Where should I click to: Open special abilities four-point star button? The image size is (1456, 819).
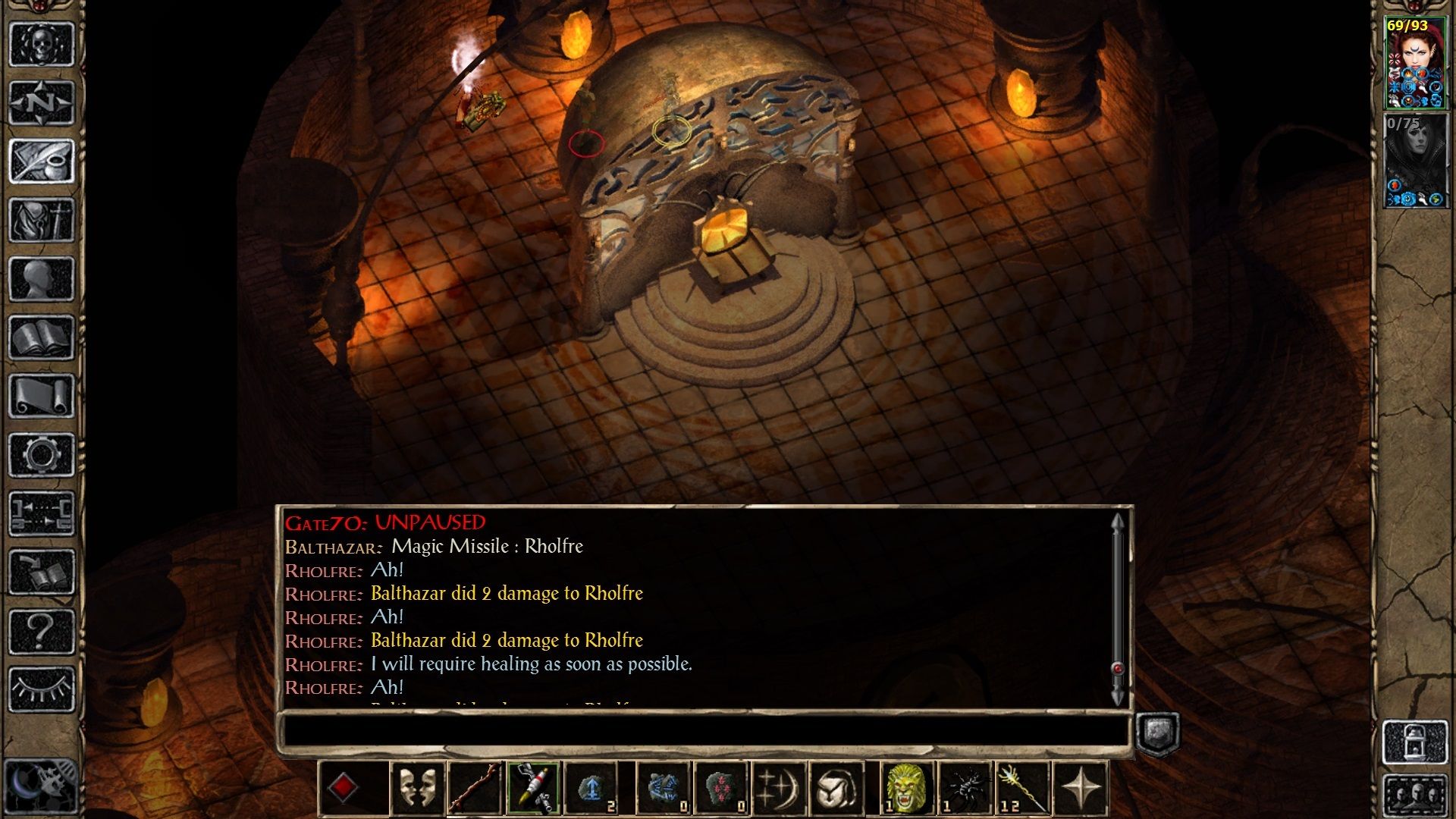pos(1081,788)
